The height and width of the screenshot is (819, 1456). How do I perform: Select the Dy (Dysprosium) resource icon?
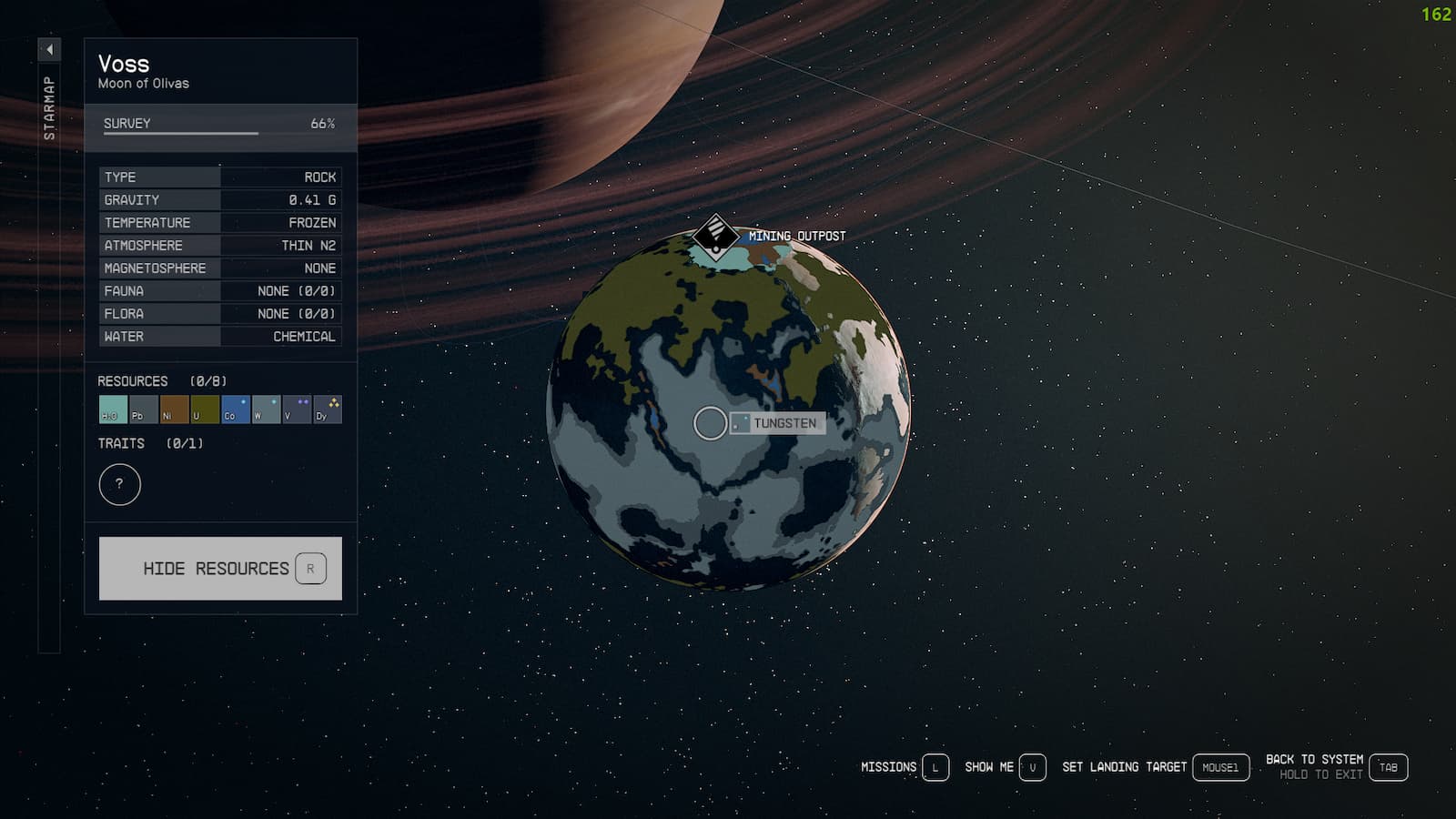pyautogui.click(x=328, y=409)
